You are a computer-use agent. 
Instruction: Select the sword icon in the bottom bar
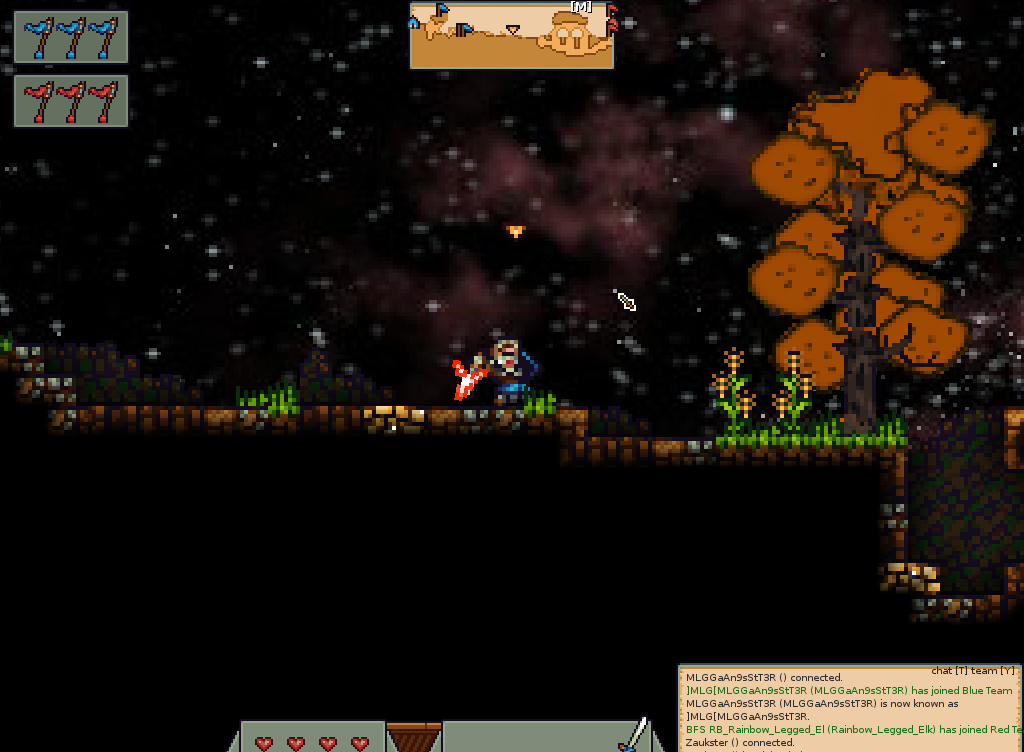(x=632, y=734)
